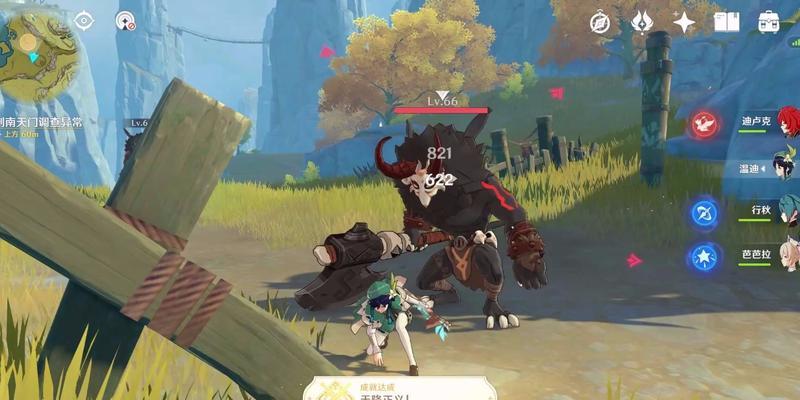800x400 pixels.
Task: Open the winged battle pass icon
Action: pos(642,22)
